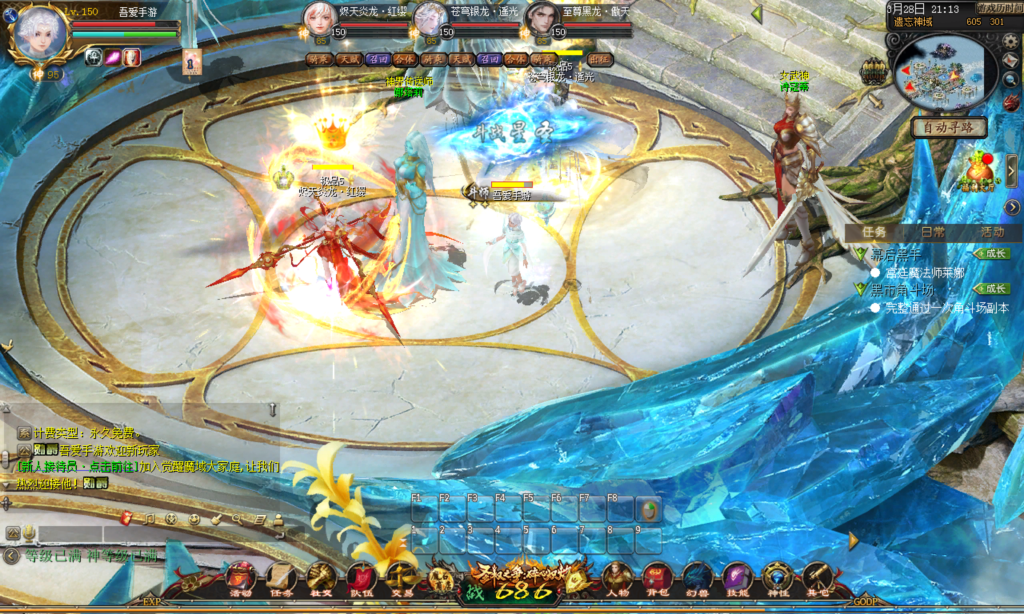Image resolution: width=1024 pixels, height=614 pixels.
Task: Open the 任务 quest scroll icon
Action: [280, 579]
